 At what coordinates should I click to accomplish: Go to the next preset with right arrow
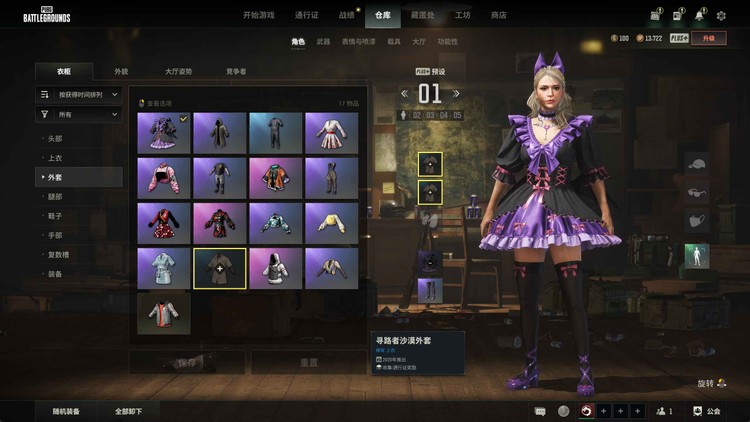tap(458, 94)
